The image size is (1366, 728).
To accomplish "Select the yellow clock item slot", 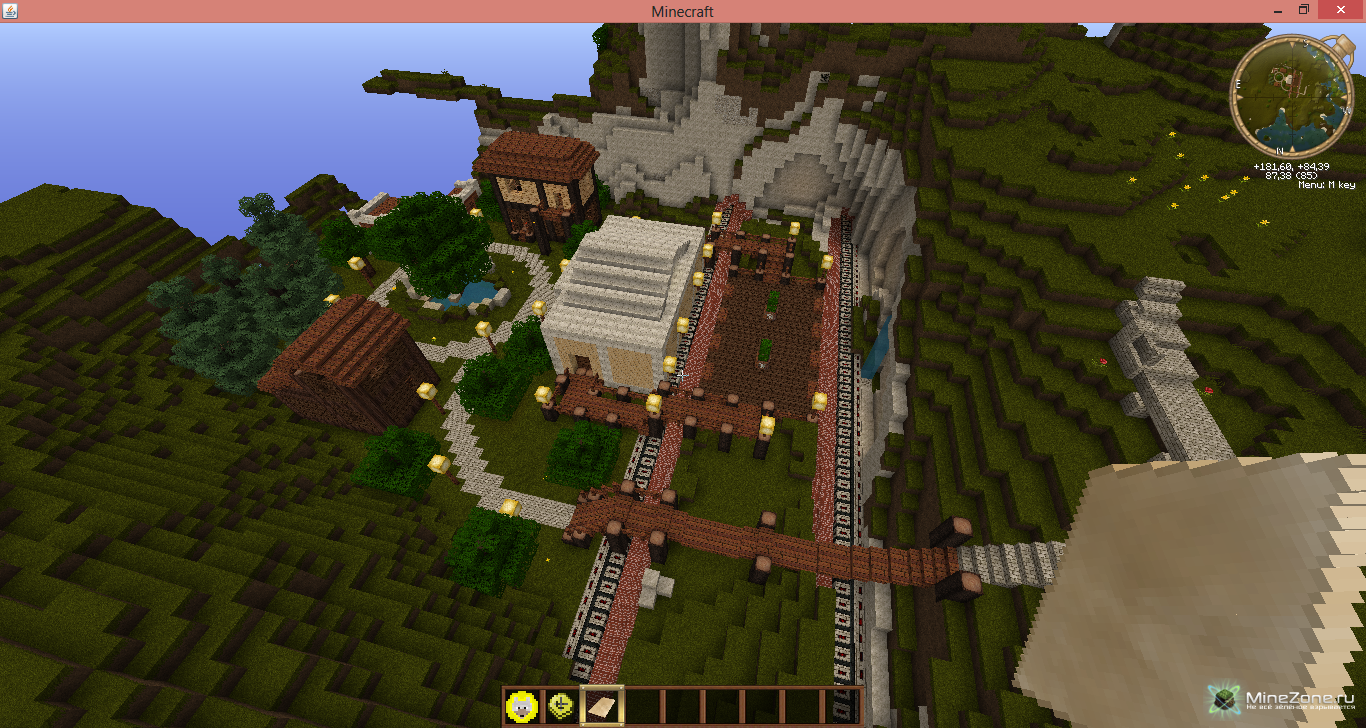I will tap(561, 706).
